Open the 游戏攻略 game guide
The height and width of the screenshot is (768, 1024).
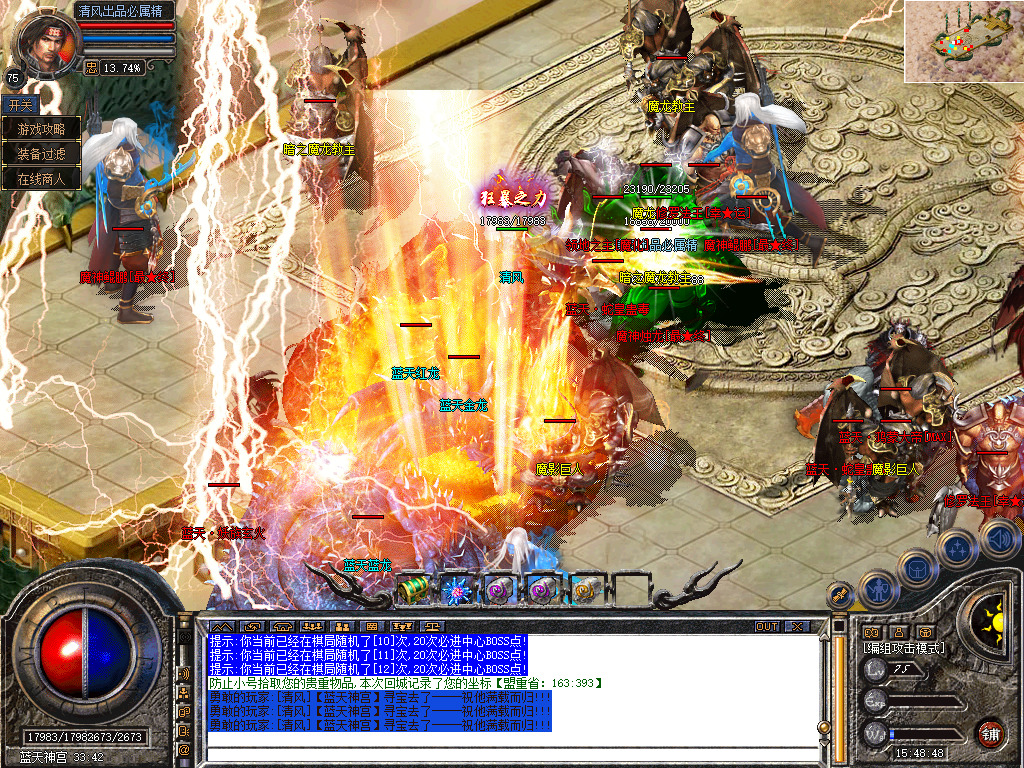point(41,129)
